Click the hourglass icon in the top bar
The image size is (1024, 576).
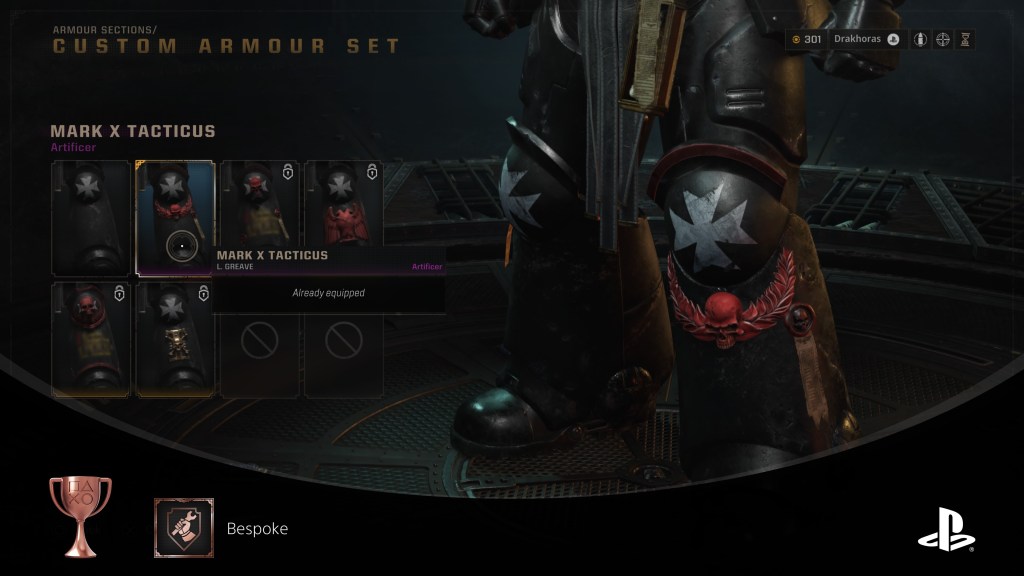[965, 40]
